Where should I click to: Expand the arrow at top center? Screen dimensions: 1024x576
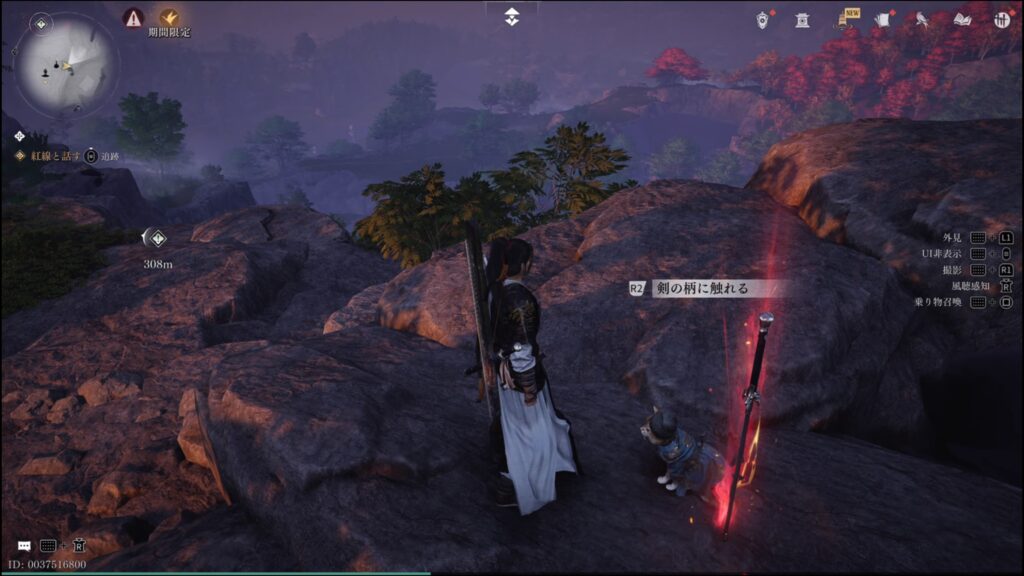tap(511, 16)
